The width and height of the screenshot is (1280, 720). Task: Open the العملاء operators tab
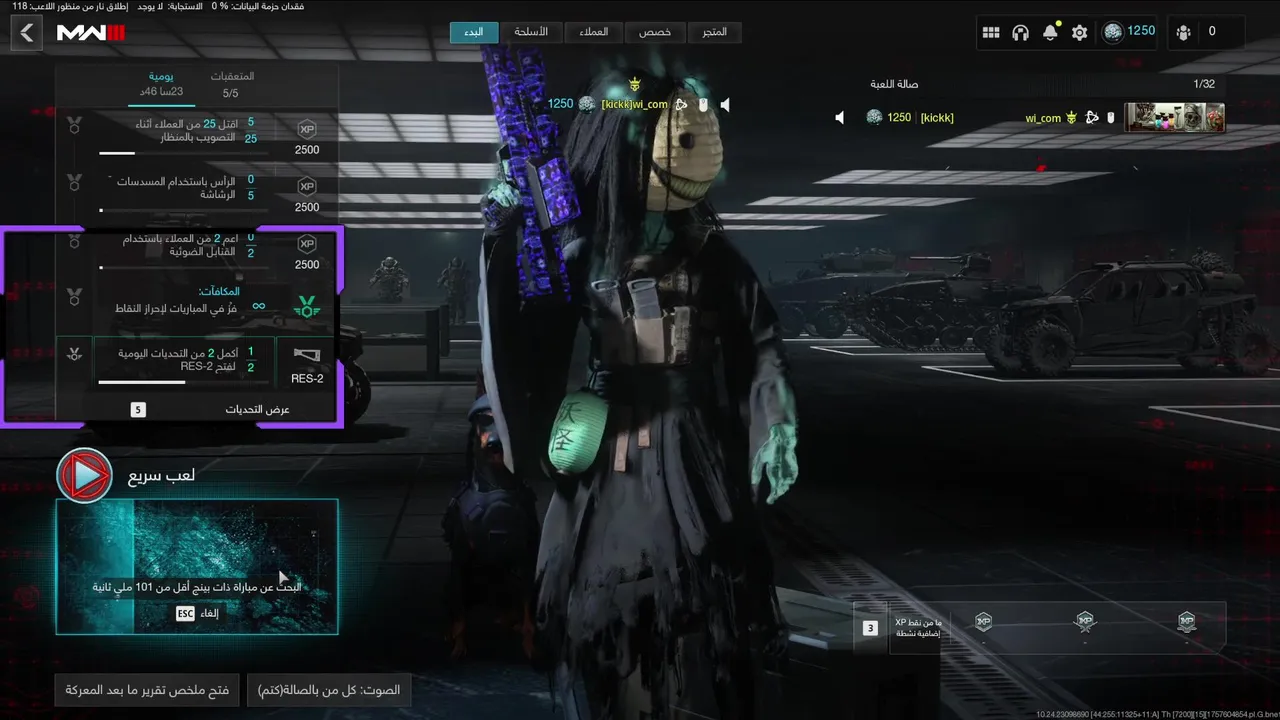click(x=593, y=32)
